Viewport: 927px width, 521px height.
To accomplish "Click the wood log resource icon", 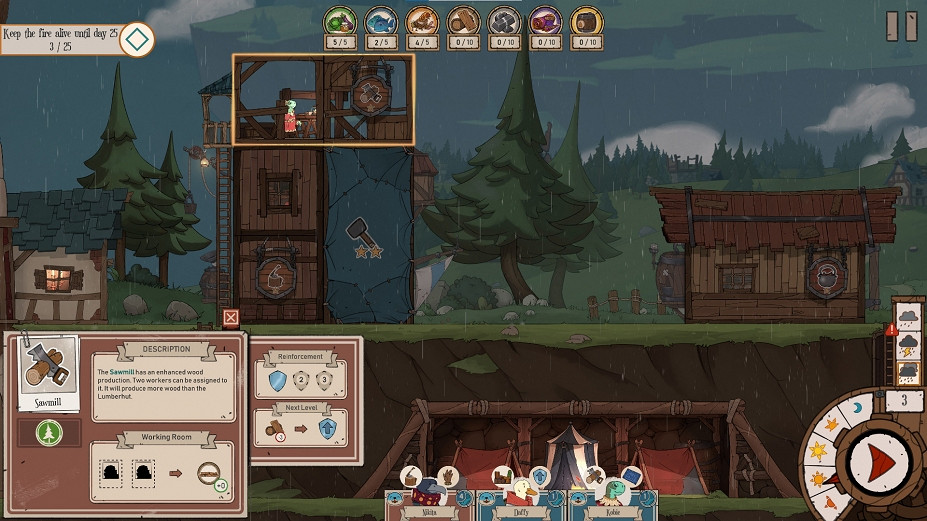I will tap(463, 22).
